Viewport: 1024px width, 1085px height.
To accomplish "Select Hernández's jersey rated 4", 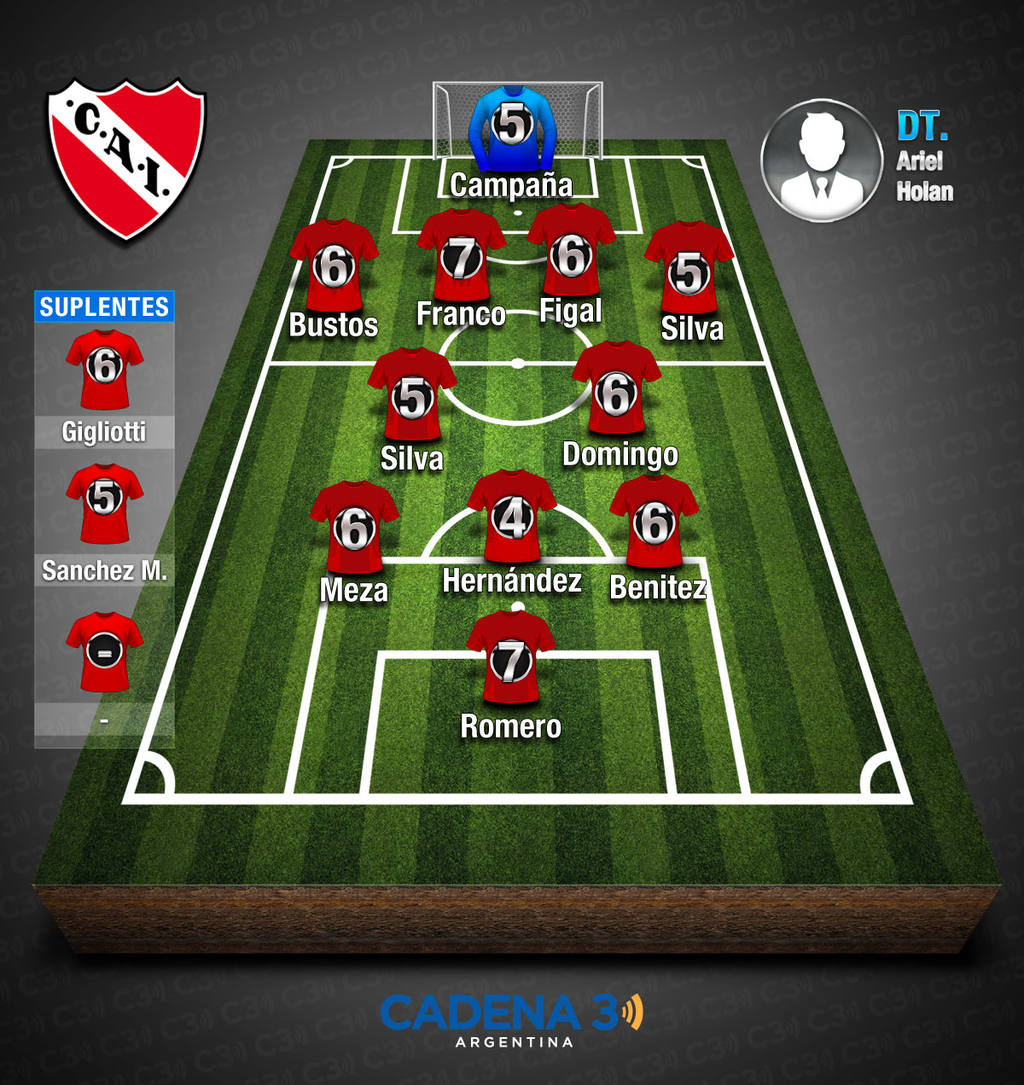I will tap(512, 516).
